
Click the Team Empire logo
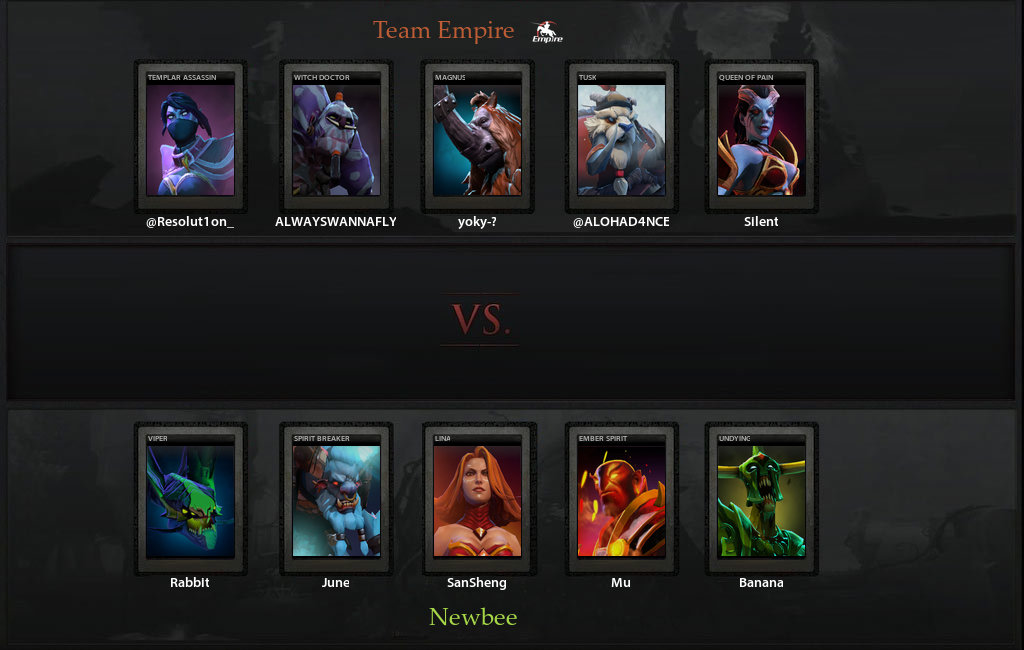[547, 32]
